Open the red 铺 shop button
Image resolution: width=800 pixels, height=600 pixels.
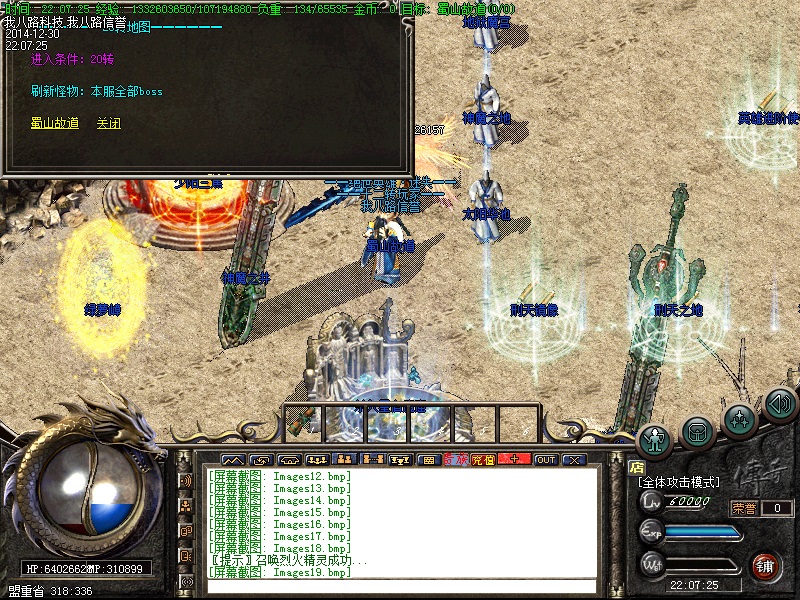coord(766,565)
